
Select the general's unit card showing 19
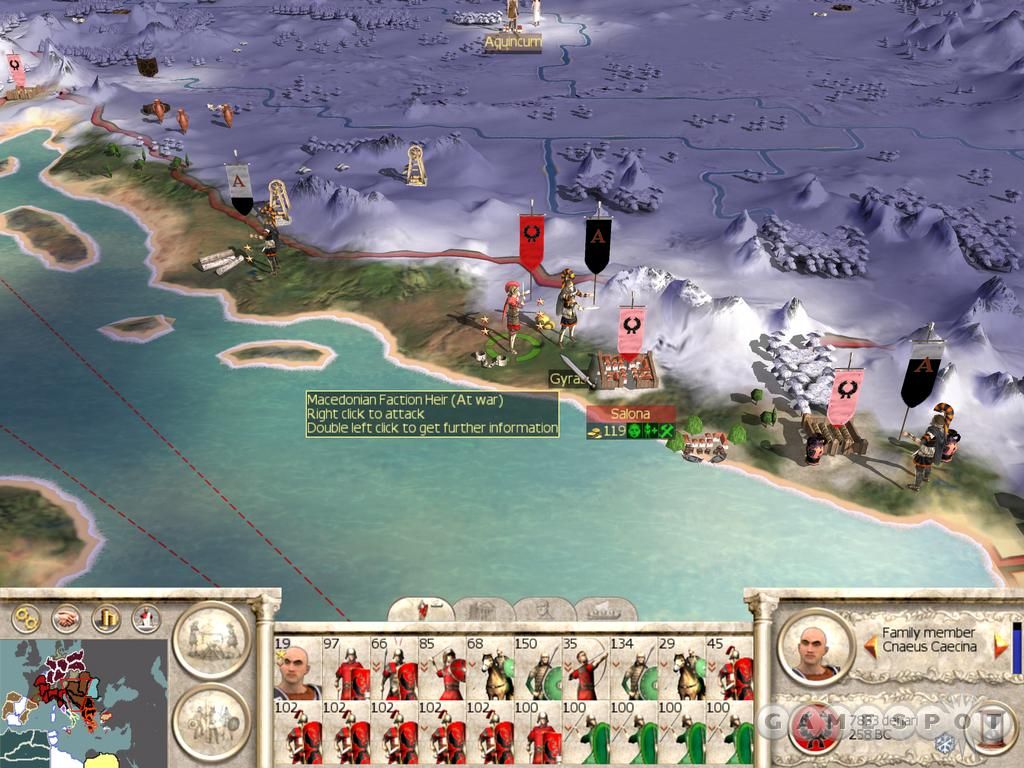(x=297, y=668)
